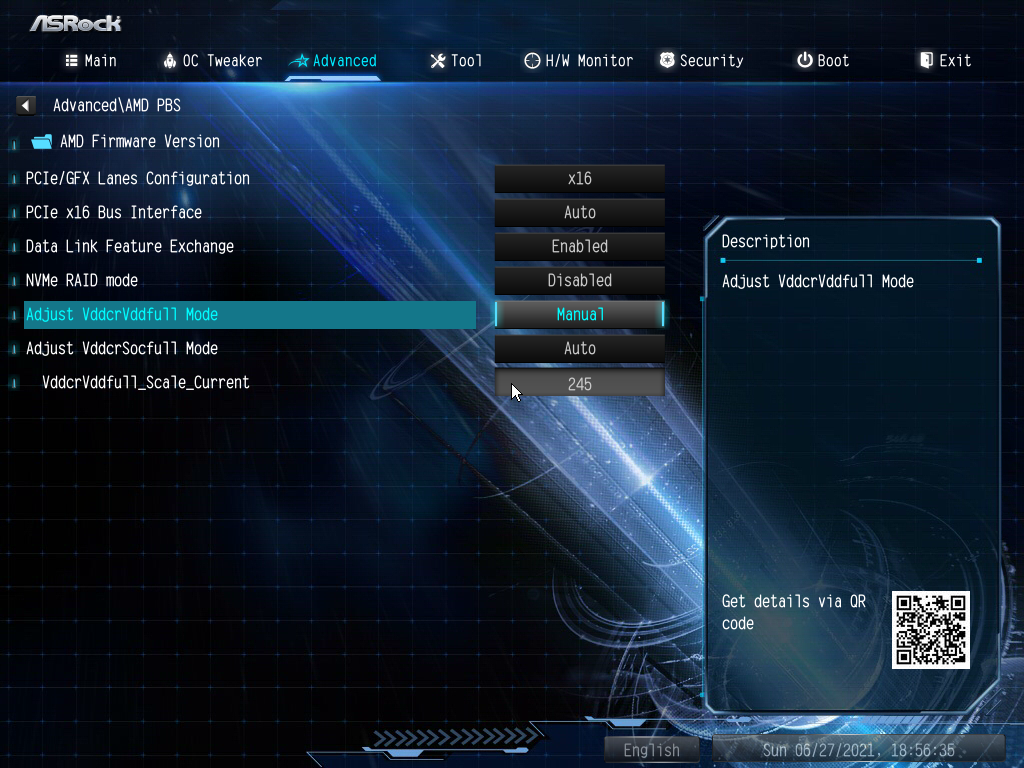Open the Boot tab
This screenshot has height=768, width=1024.
point(823,61)
